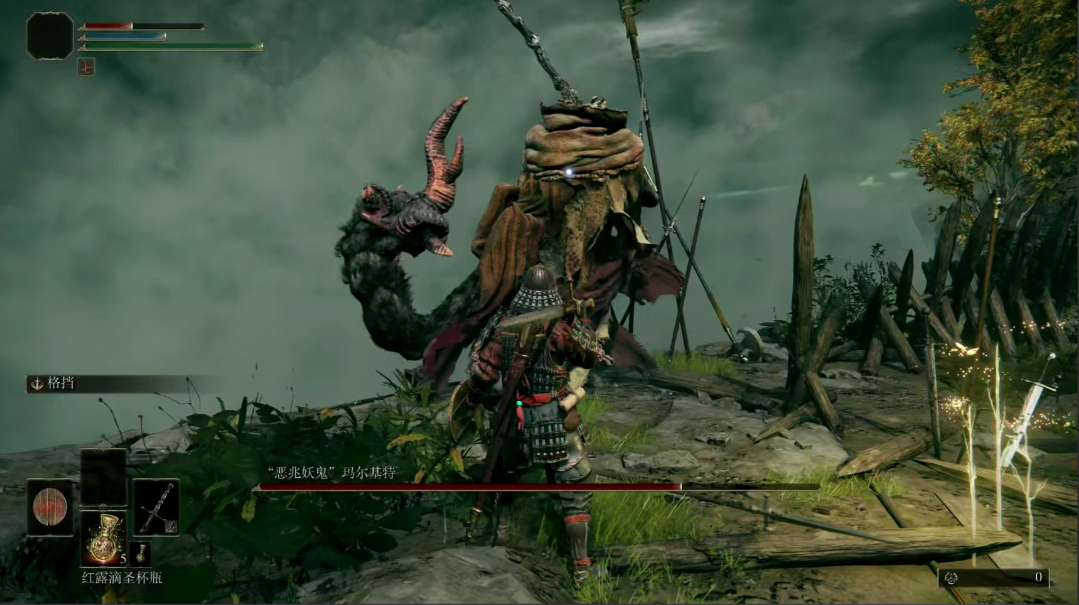This screenshot has width=1079, height=605.
Task: Select the sword weapon slot
Action: click(156, 507)
